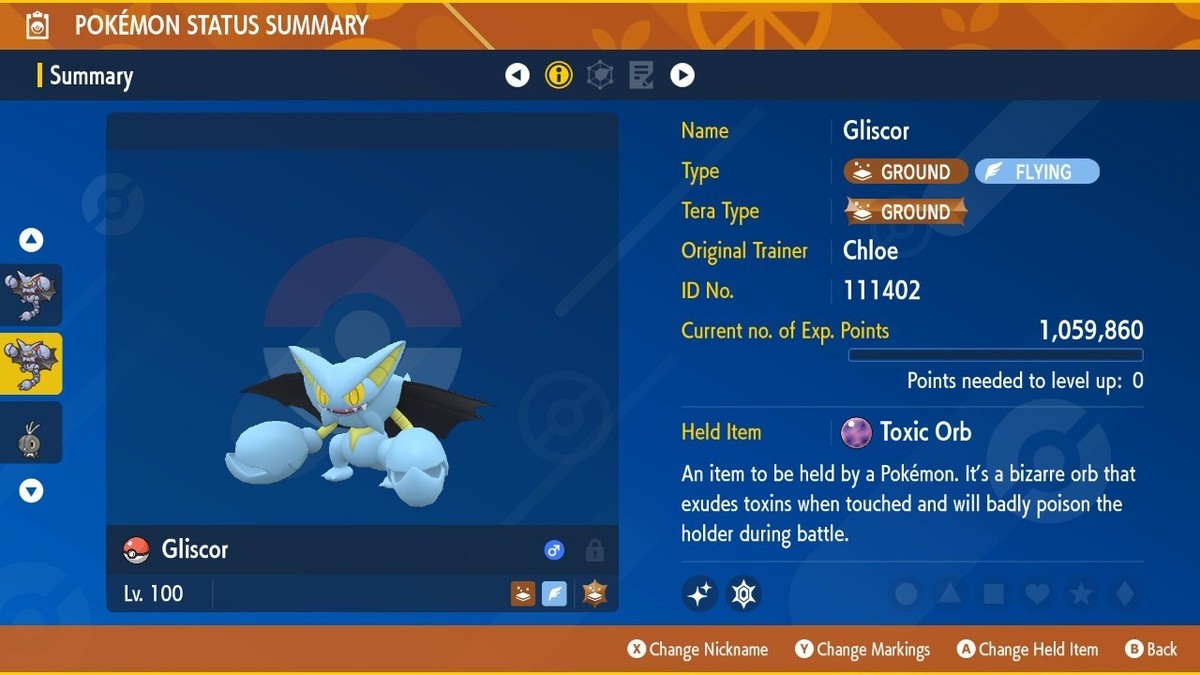The image size is (1200, 675).
Task: Click the spiky gear-shaped mark icon
Action: pyautogui.click(x=744, y=594)
